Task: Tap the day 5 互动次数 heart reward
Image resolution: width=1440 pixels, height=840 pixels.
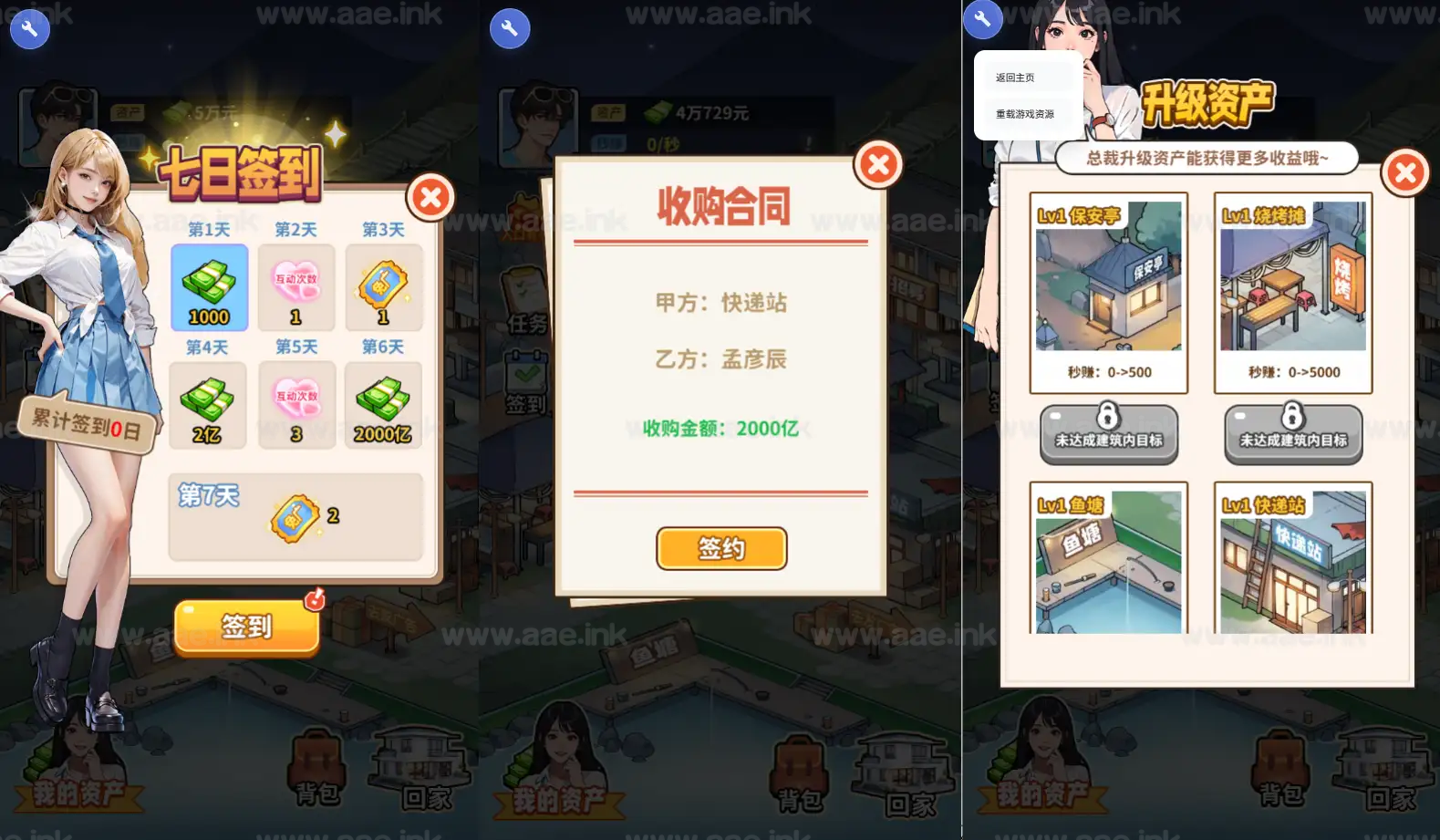Action: tap(295, 404)
